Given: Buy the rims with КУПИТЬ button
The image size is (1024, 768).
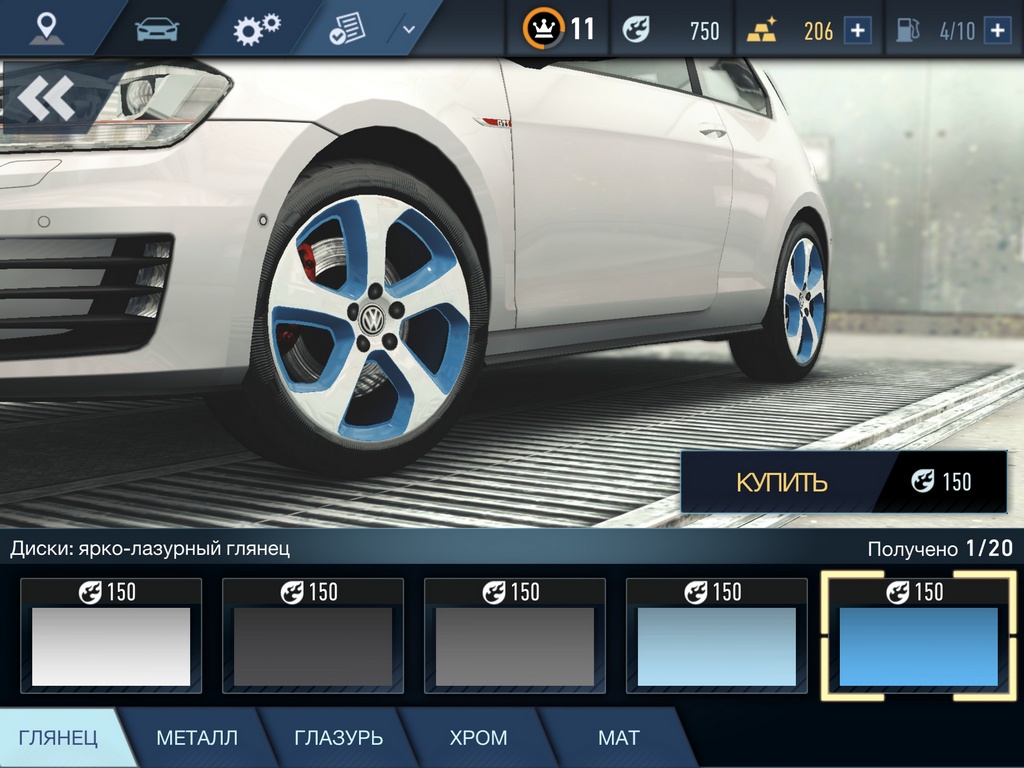Looking at the screenshot, I should (x=781, y=482).
